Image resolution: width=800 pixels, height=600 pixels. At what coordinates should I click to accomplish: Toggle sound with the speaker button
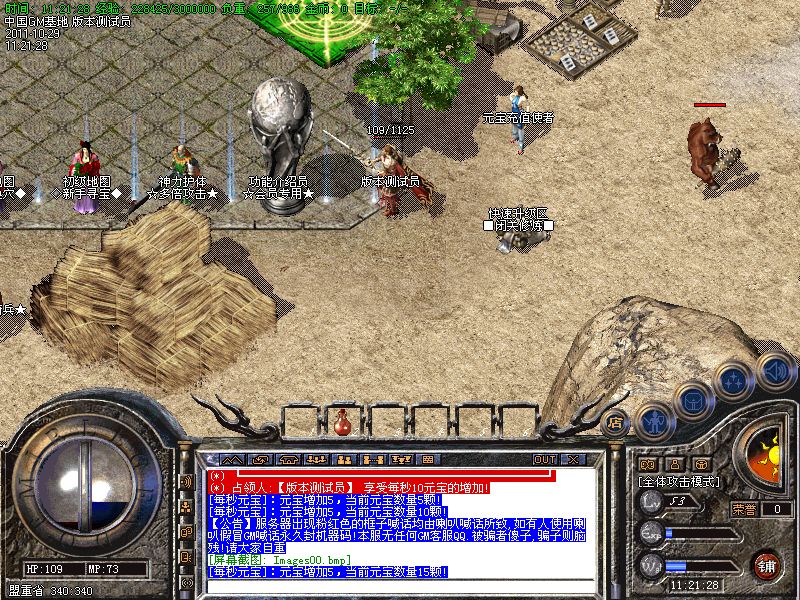click(774, 369)
